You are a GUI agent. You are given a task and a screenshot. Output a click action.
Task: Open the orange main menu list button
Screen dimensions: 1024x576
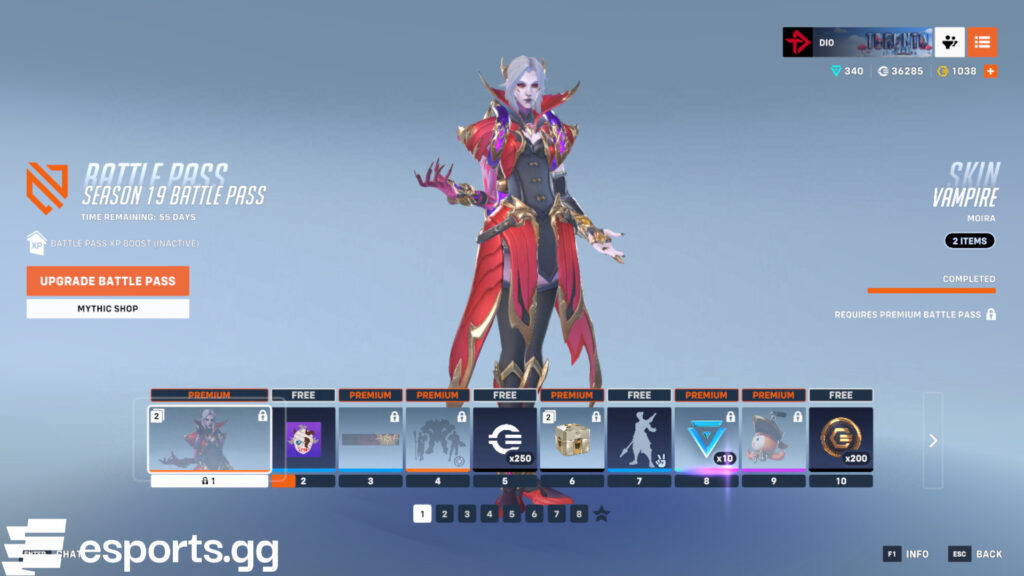[x=982, y=42]
